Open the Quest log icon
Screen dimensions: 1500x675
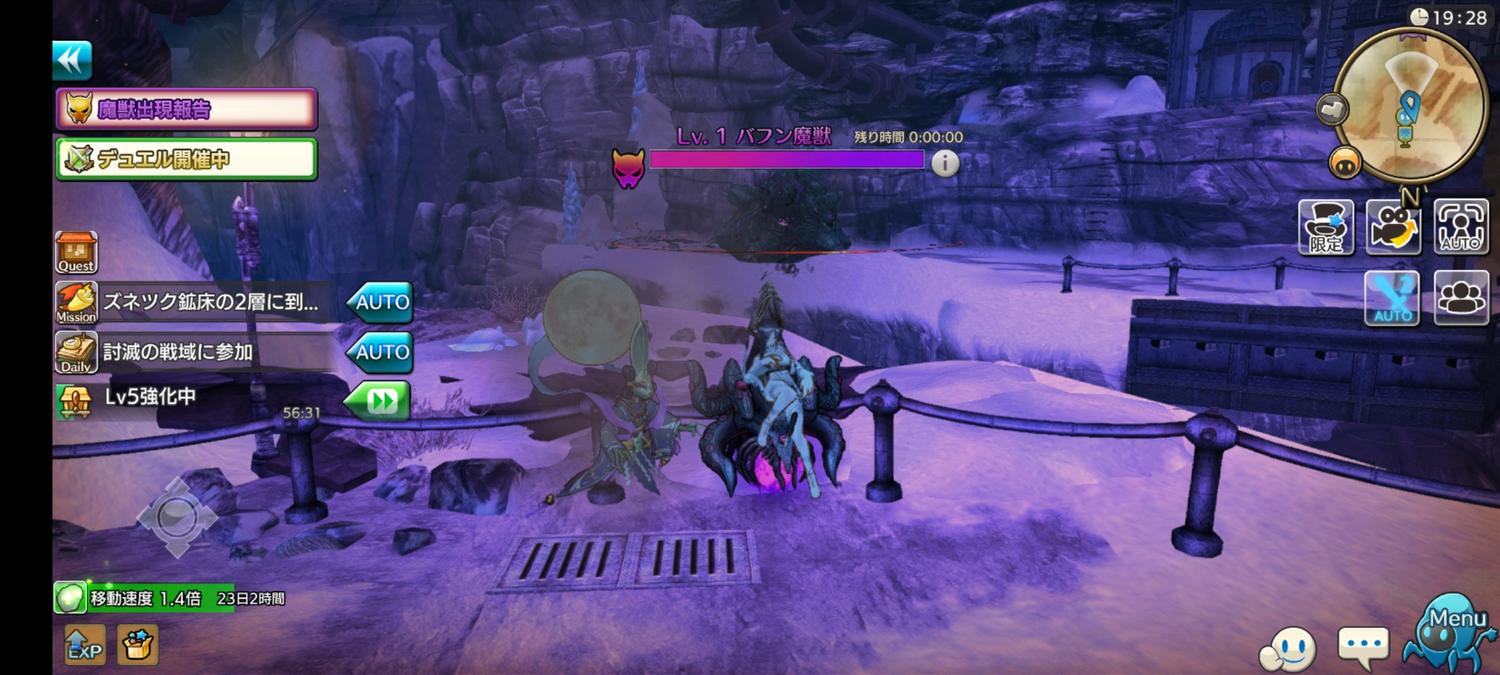tap(76, 252)
